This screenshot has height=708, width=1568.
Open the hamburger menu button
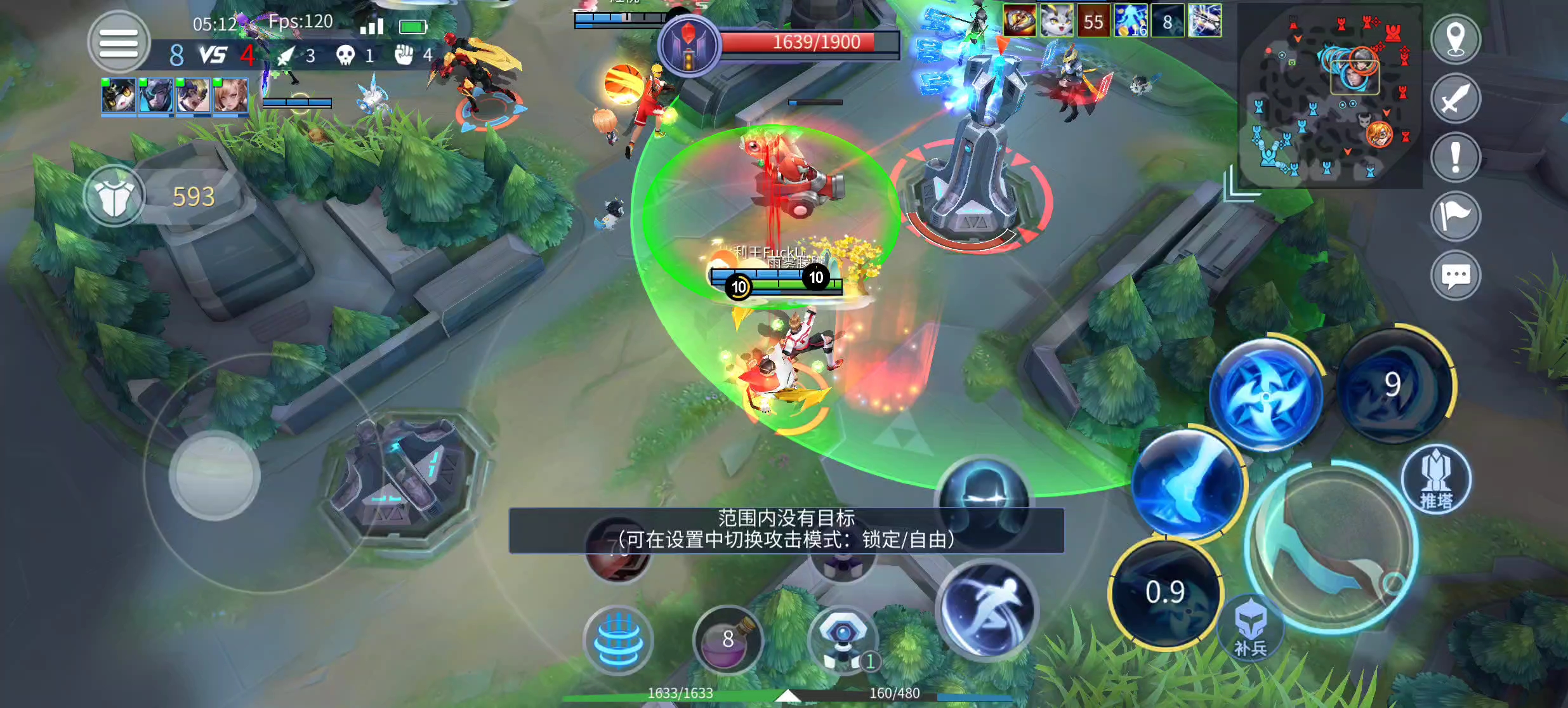tap(119, 43)
